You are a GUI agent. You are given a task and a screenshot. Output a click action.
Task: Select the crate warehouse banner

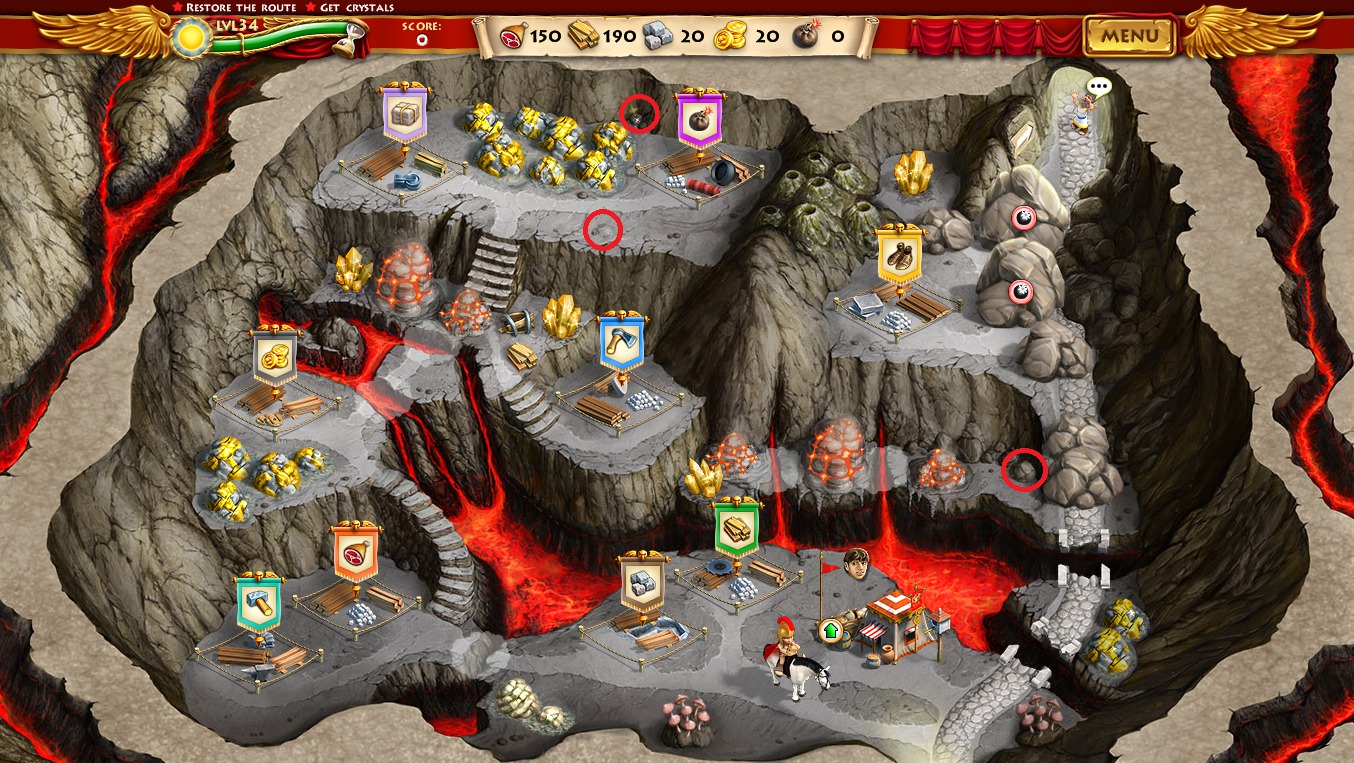[x=404, y=114]
